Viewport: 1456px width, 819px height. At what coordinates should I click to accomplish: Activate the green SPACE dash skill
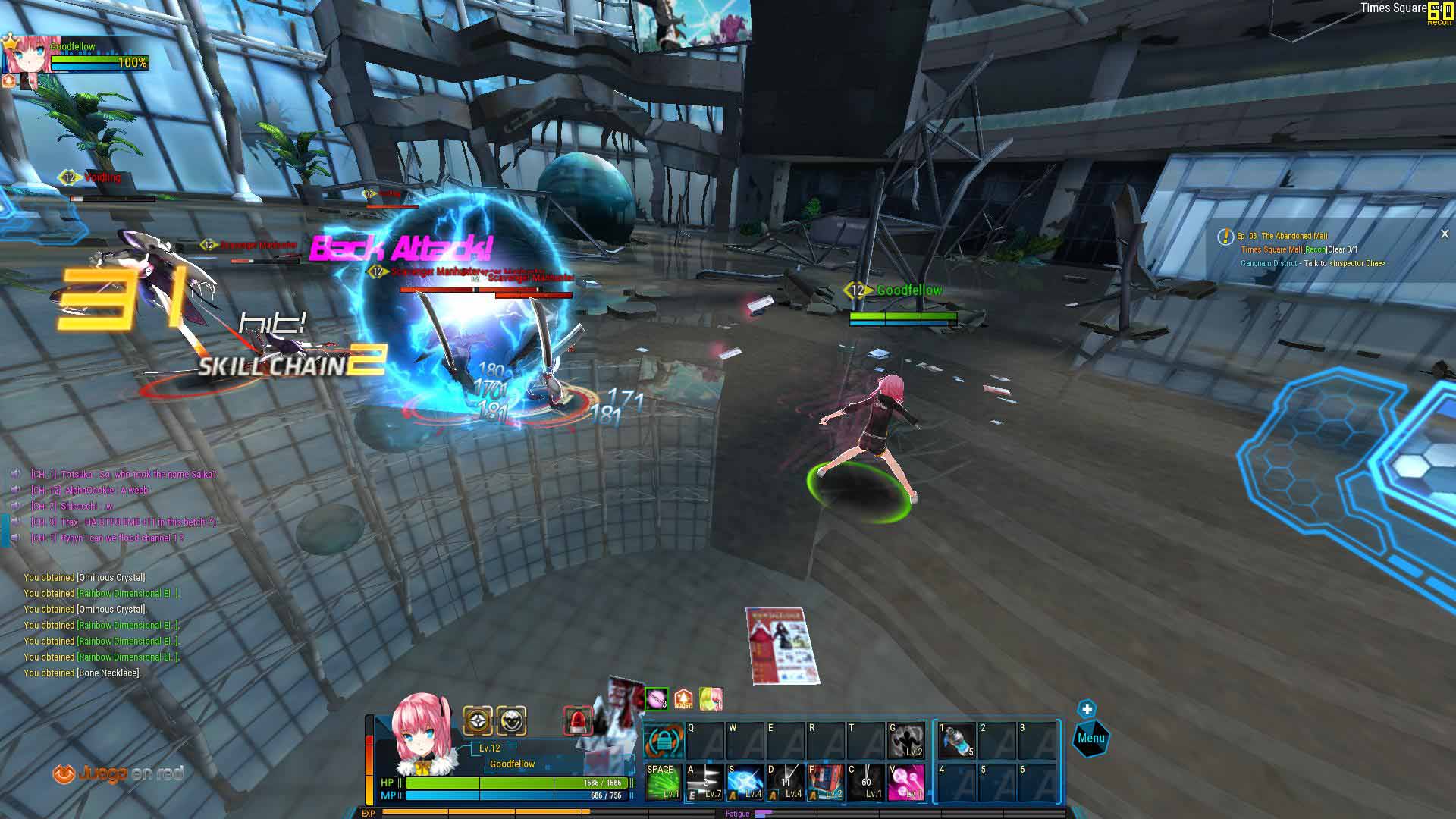(x=662, y=782)
